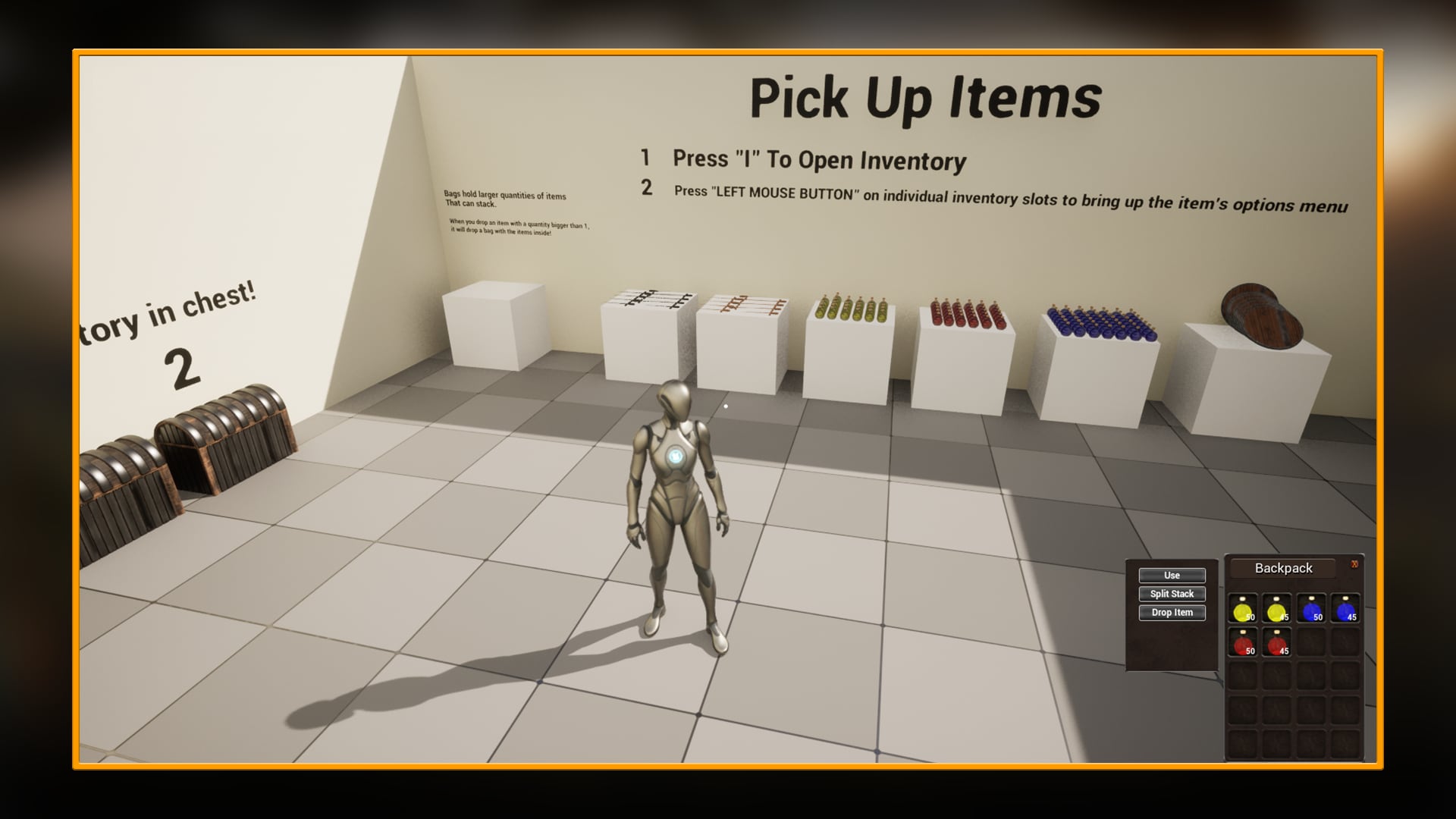Close the Backpack with the X icon
1456x819 pixels.
point(1356,564)
